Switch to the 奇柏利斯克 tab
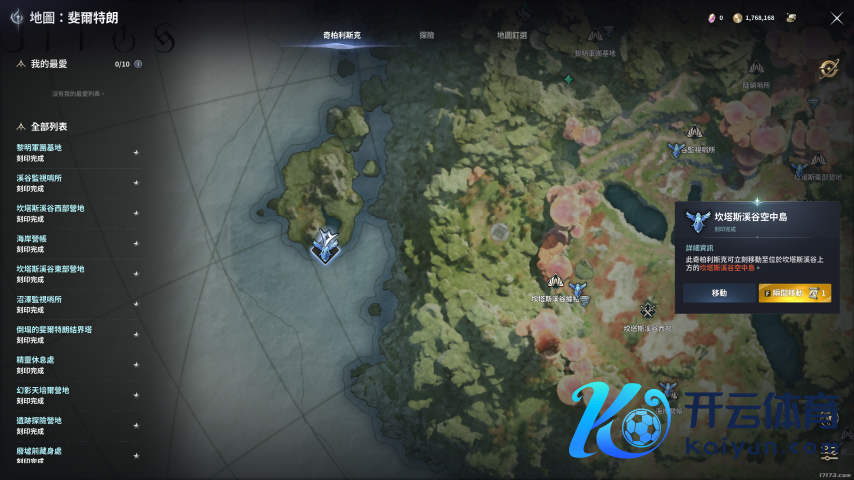This screenshot has height=480, width=854. (x=342, y=35)
